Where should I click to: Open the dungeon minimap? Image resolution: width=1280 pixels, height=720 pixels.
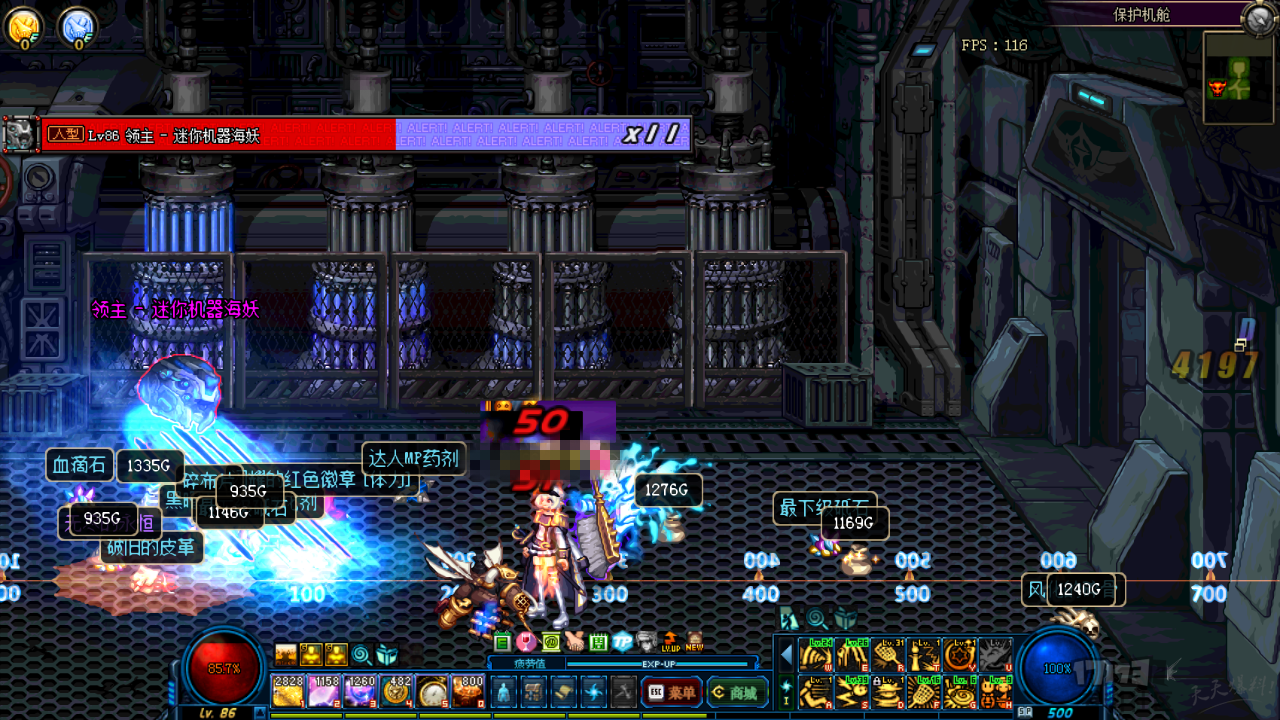(1237, 78)
